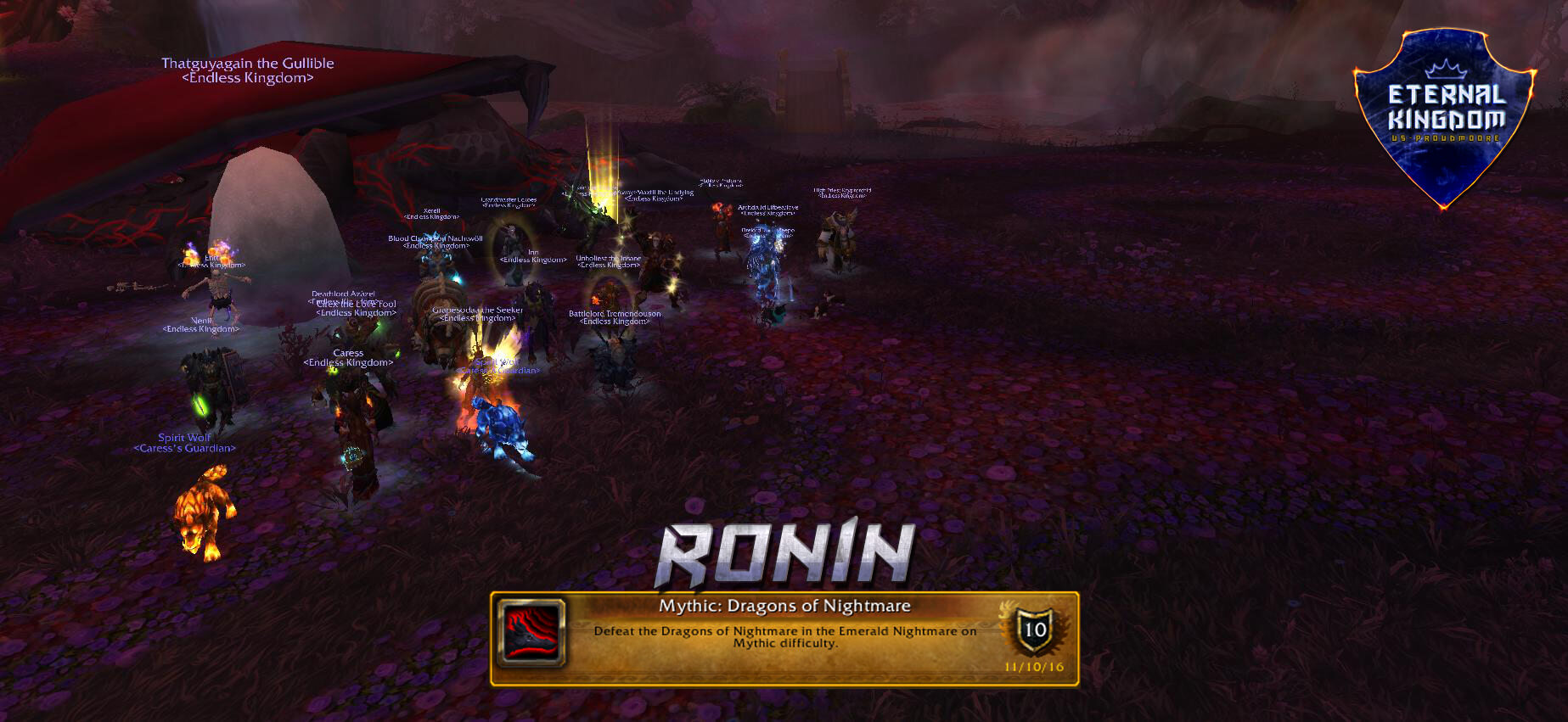This screenshot has height=722, width=1568.
Task: Select the achievement description text
Action: point(785,636)
